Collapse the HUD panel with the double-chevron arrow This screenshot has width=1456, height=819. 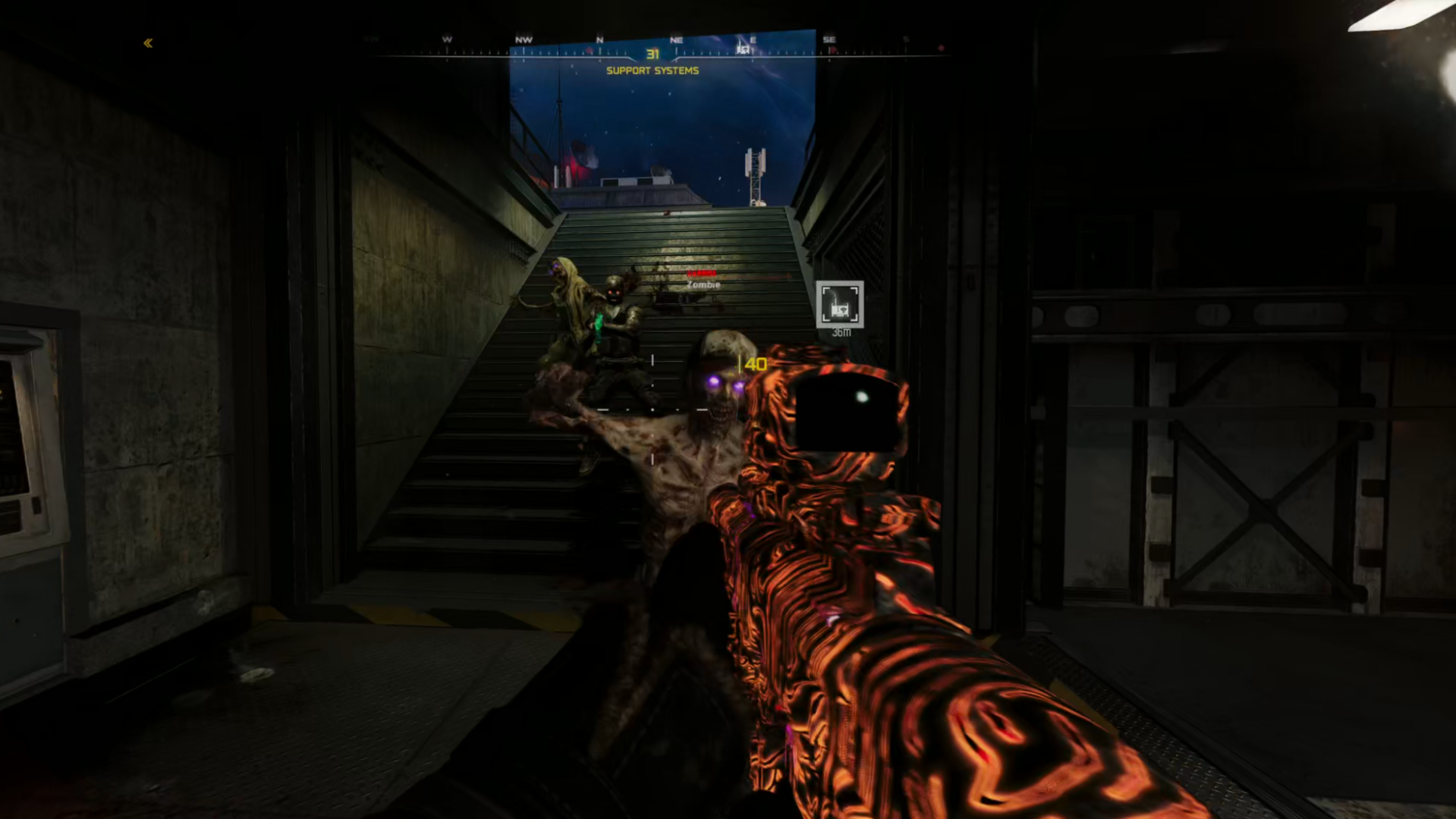pos(147,43)
